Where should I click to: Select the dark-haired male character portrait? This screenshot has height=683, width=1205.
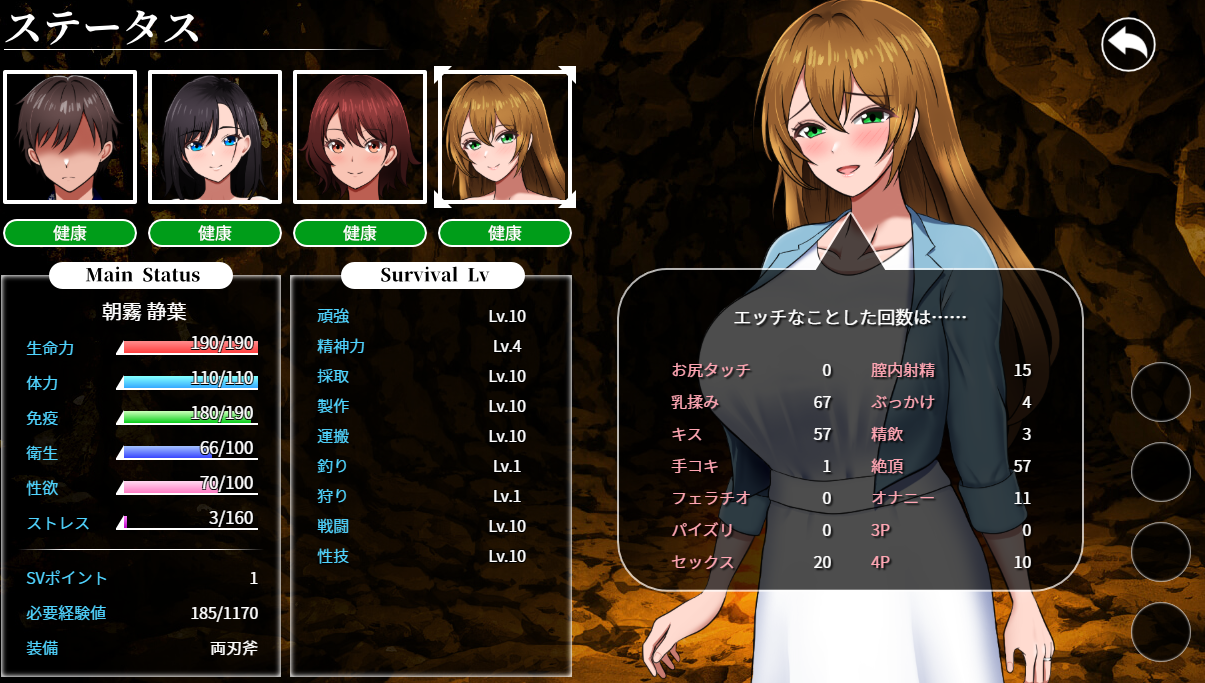[x=70, y=137]
